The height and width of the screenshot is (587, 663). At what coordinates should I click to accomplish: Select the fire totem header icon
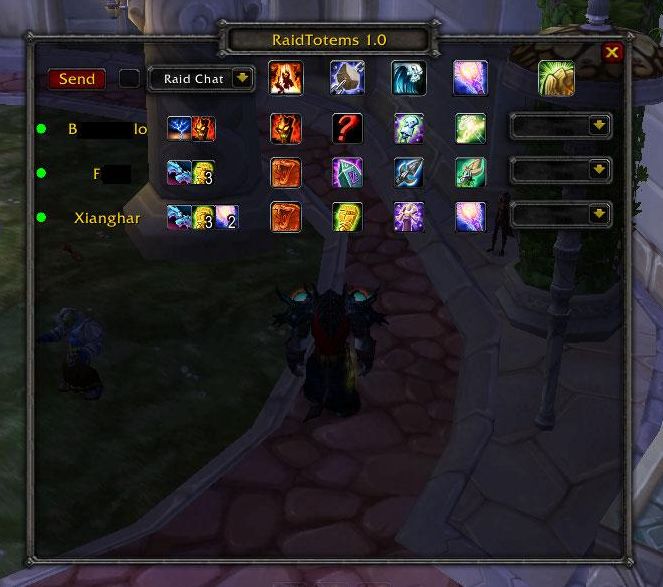pos(285,78)
